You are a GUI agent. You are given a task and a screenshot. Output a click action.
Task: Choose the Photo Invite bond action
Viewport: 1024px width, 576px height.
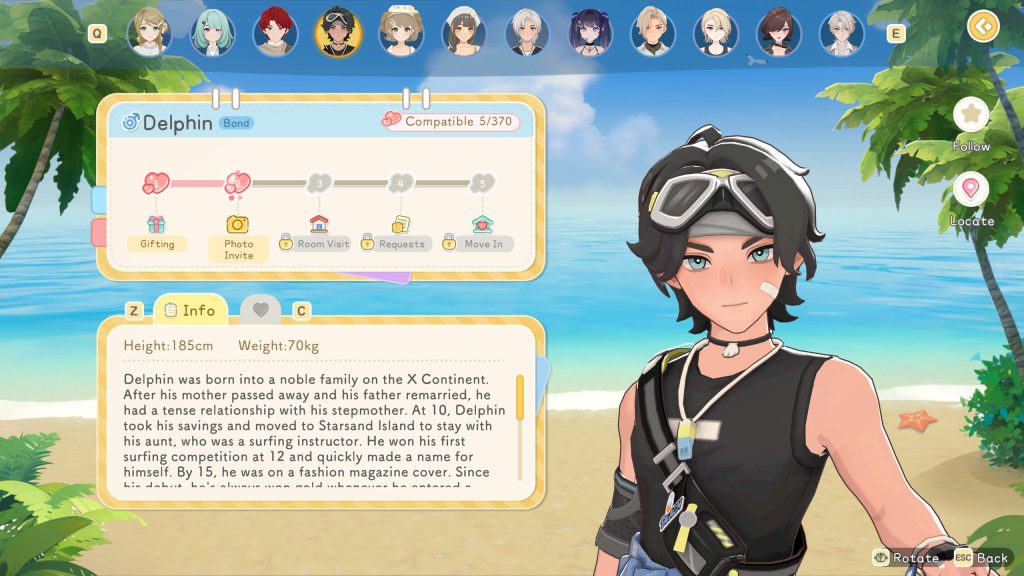[x=238, y=238]
